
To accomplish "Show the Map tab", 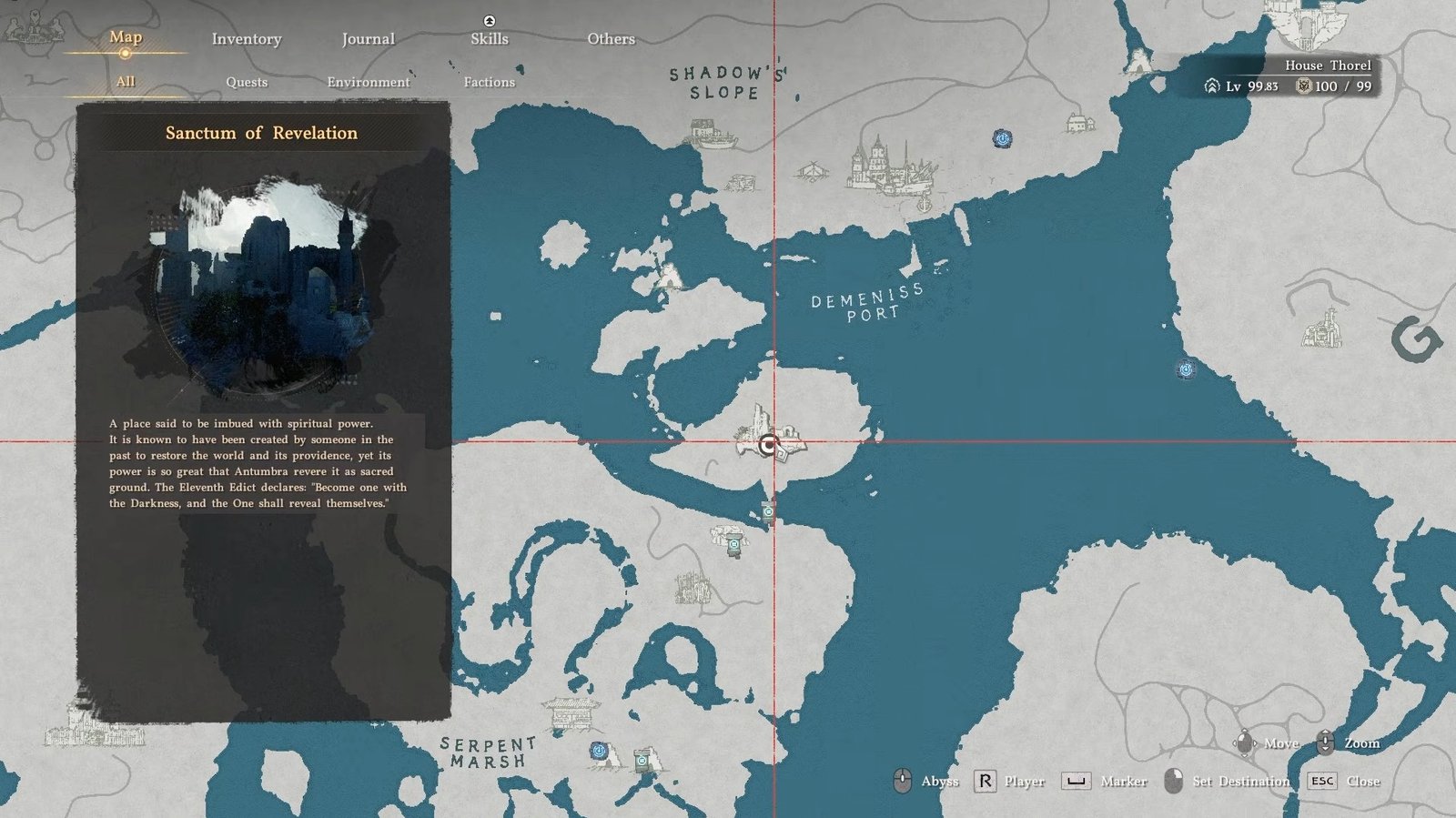I will 126,37.
